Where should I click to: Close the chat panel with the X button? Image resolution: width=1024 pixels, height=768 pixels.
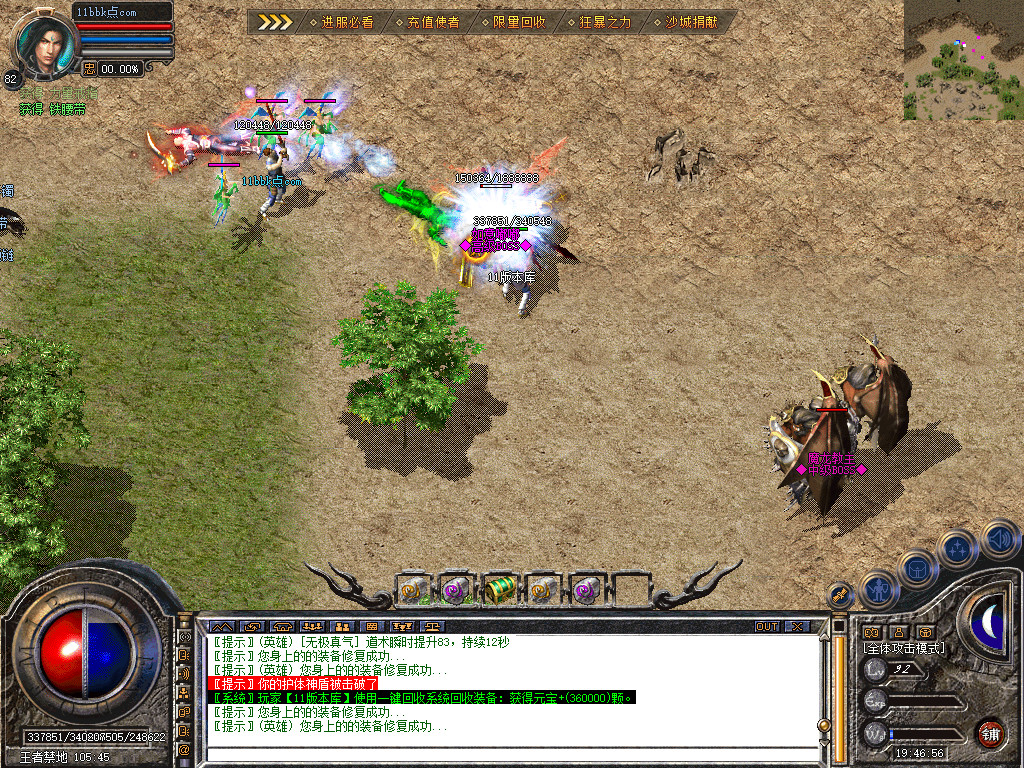797,626
